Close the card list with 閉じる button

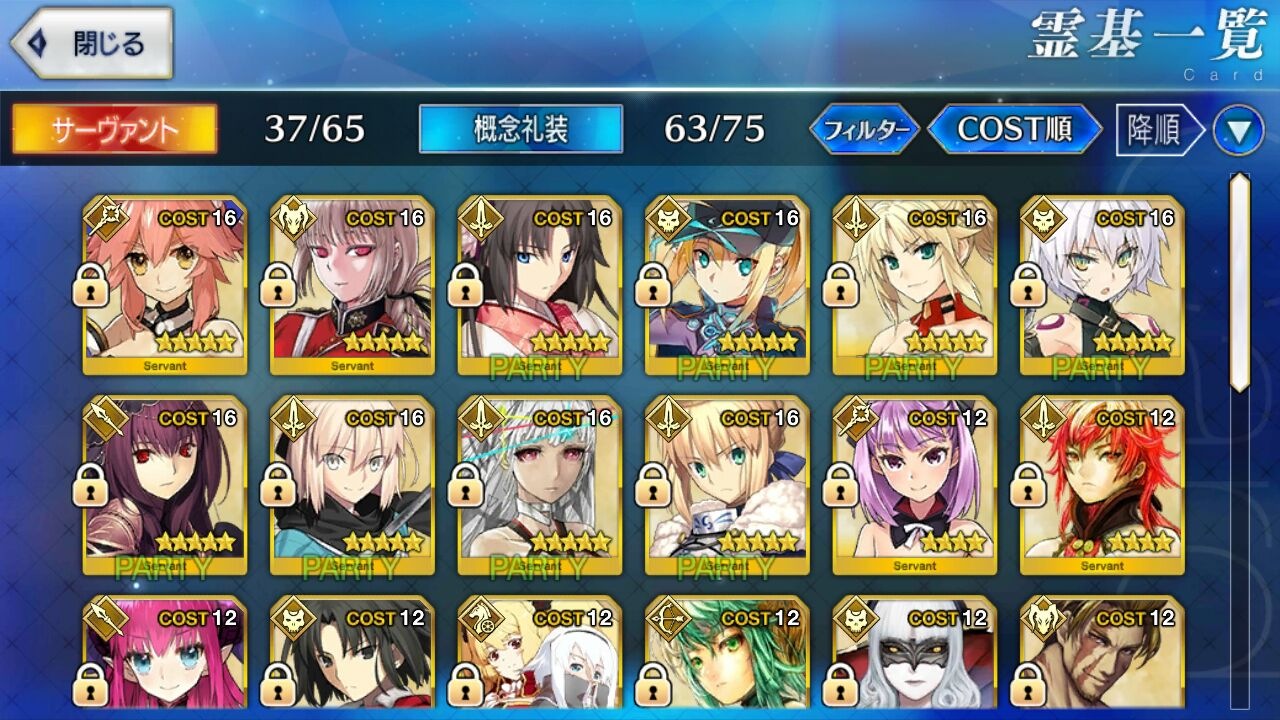click(x=92, y=44)
